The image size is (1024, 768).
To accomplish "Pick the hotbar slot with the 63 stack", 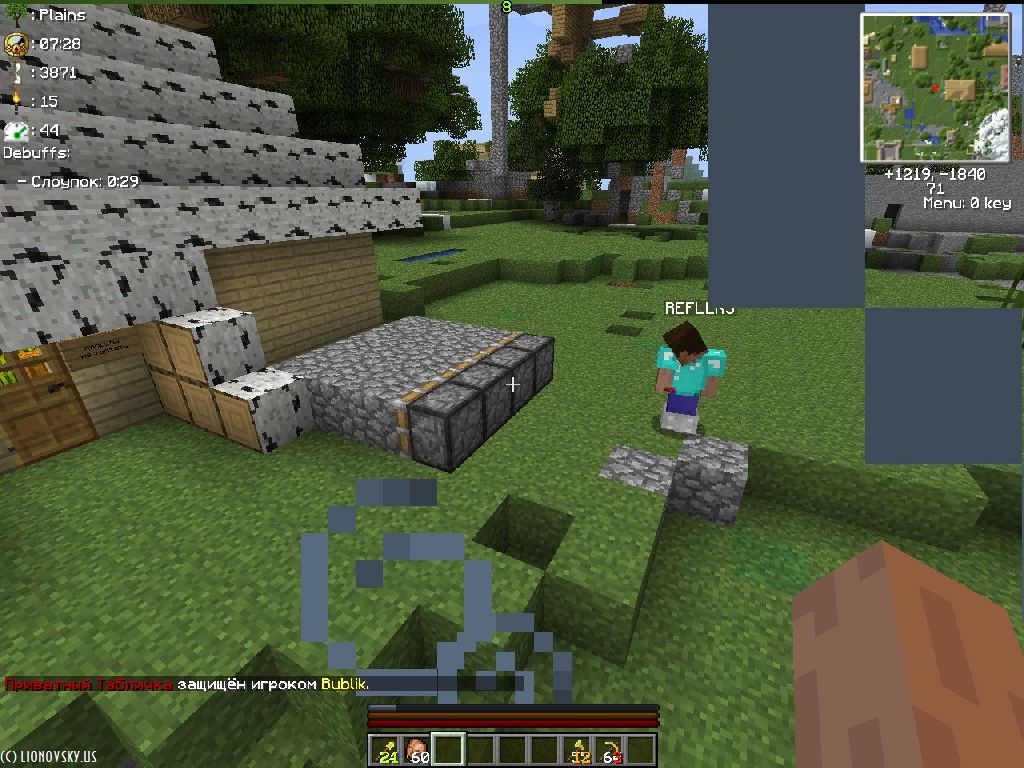I will (610, 749).
